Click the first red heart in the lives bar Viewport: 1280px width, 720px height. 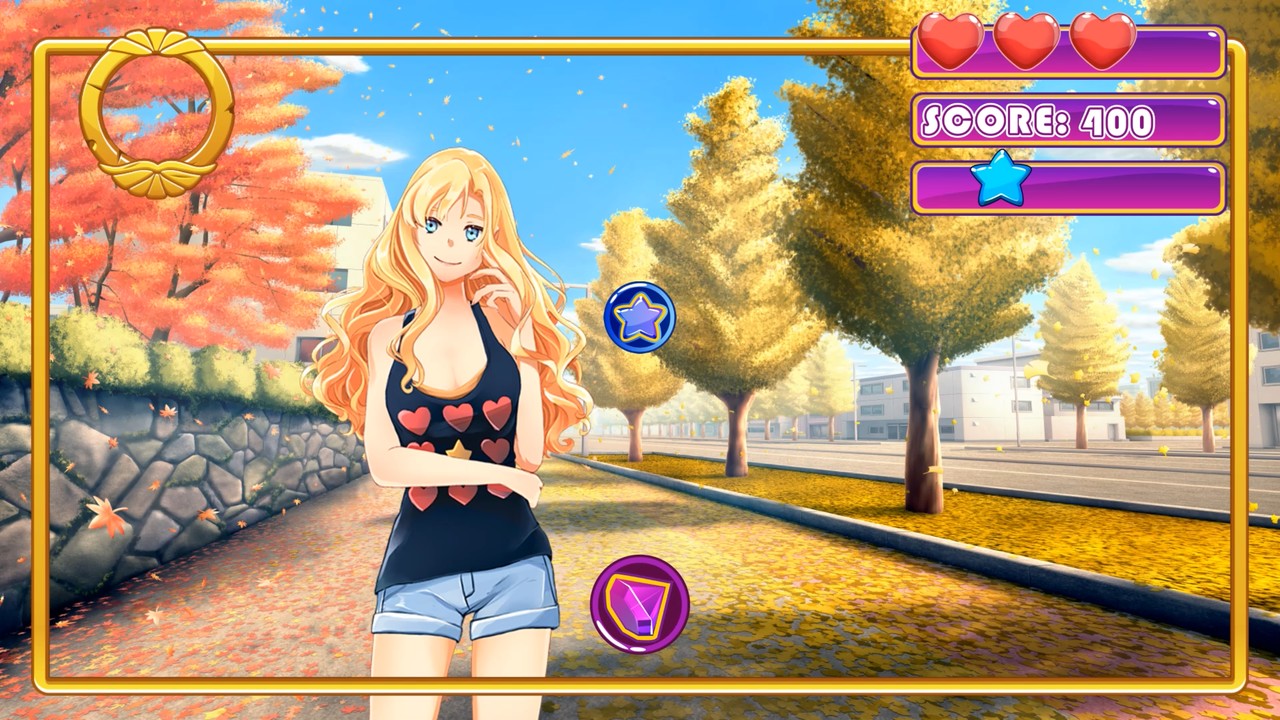[953, 40]
